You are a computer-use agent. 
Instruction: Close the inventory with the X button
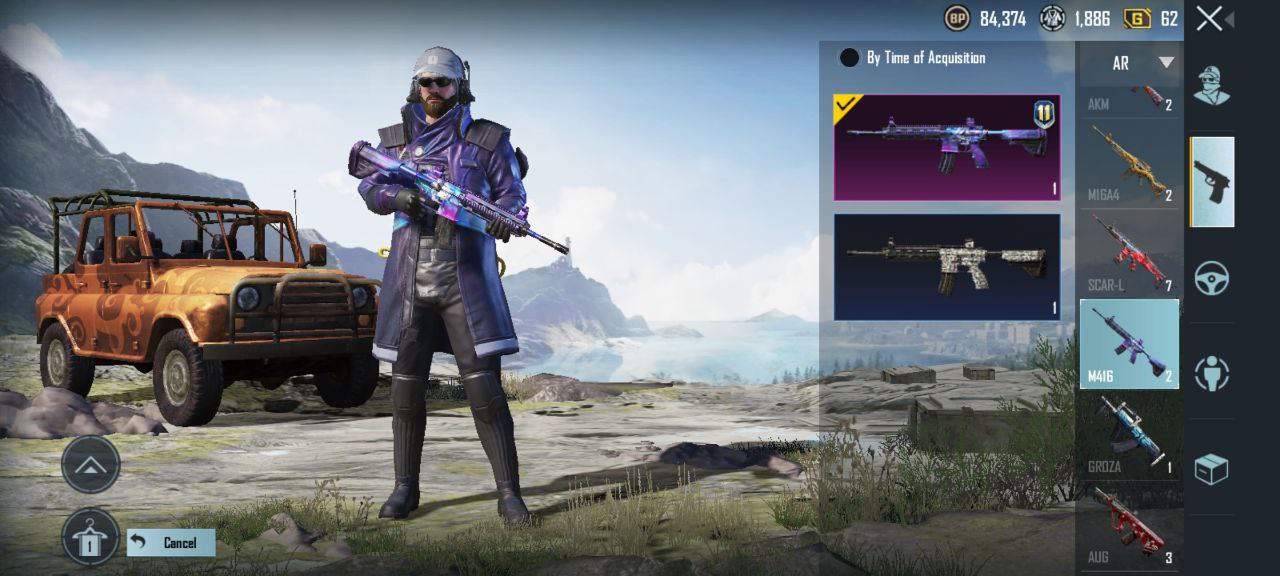(1209, 18)
